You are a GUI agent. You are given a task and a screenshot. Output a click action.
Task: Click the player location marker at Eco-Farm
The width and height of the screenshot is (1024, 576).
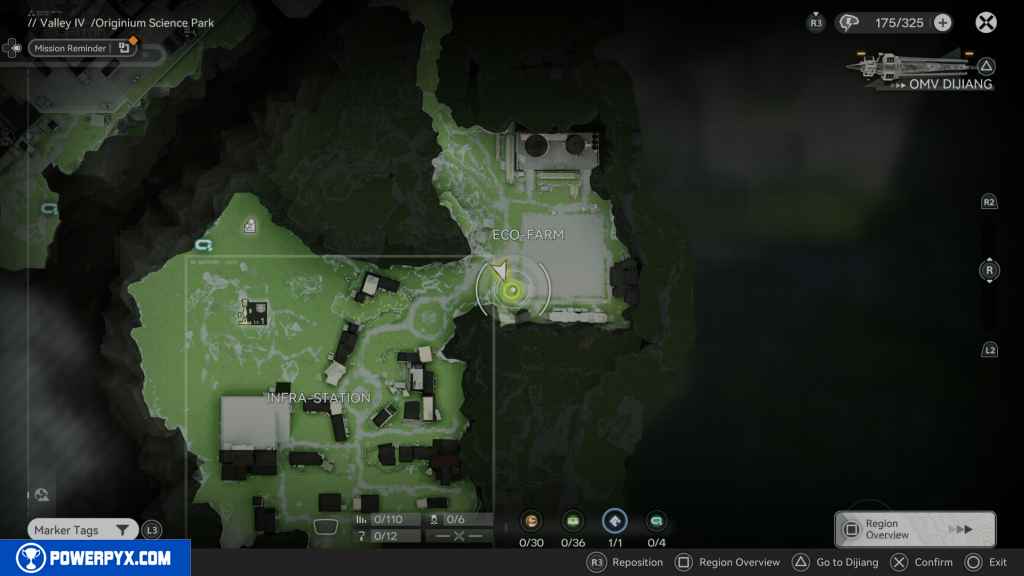click(512, 290)
